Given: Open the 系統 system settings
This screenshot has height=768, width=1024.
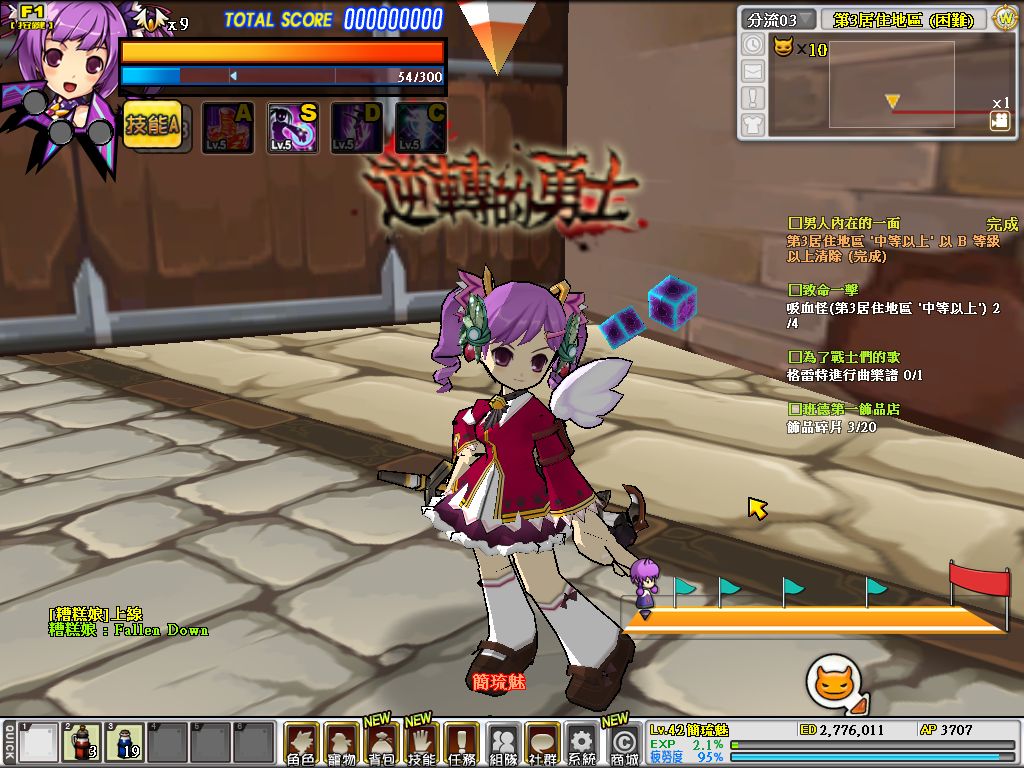Looking at the screenshot, I should (581, 744).
